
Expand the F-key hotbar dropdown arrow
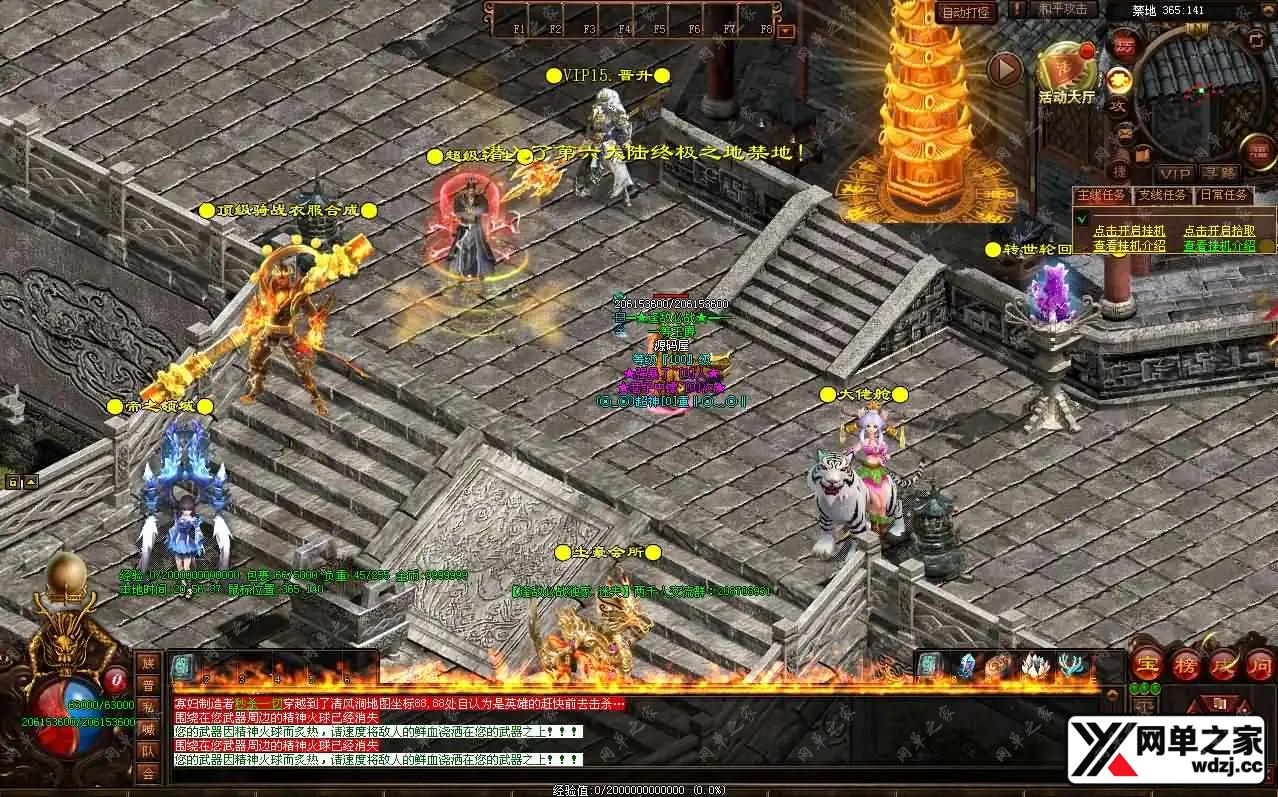point(786,30)
